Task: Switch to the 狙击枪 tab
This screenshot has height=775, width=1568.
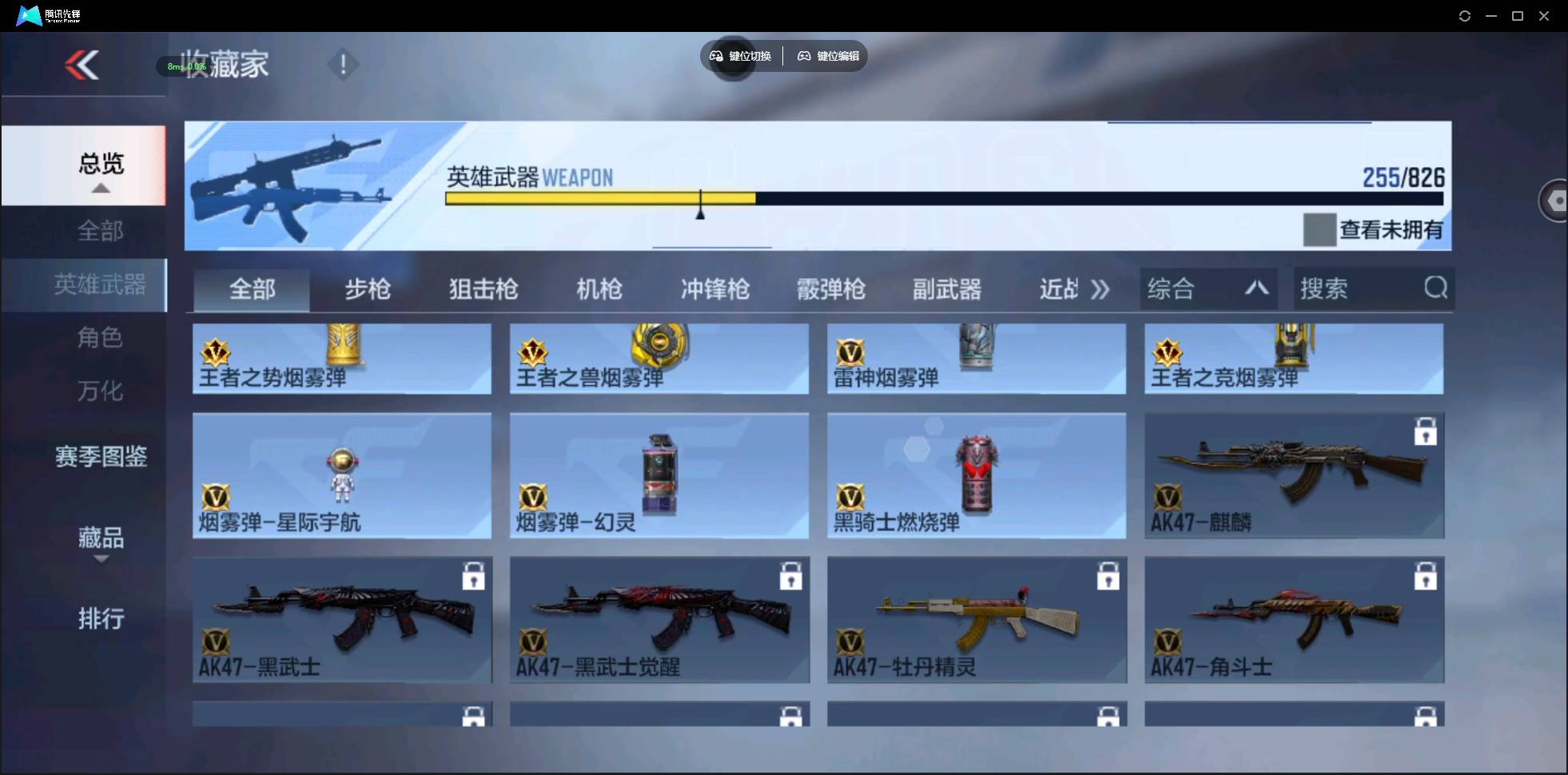Action: [x=483, y=289]
